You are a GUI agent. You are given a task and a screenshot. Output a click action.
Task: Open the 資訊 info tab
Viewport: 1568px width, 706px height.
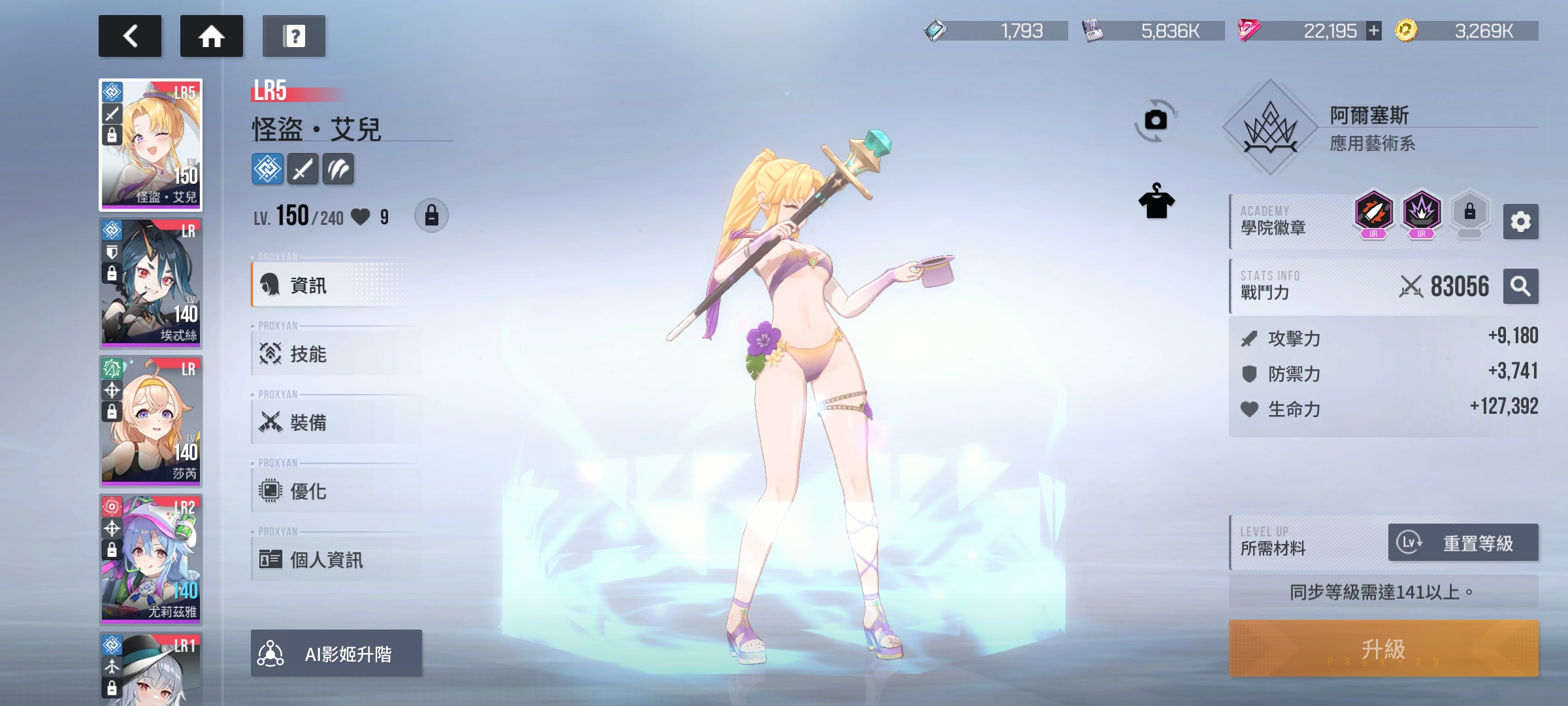(333, 285)
